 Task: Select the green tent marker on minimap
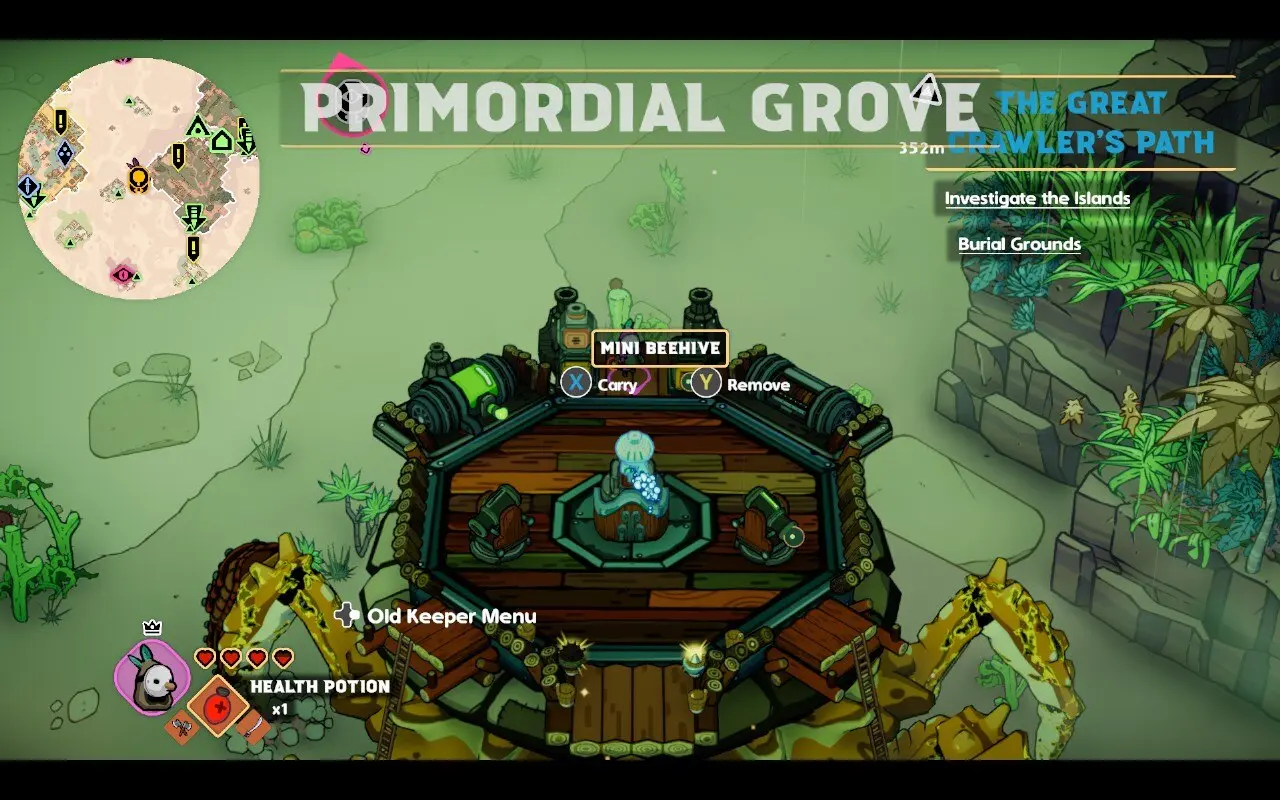click(x=197, y=127)
